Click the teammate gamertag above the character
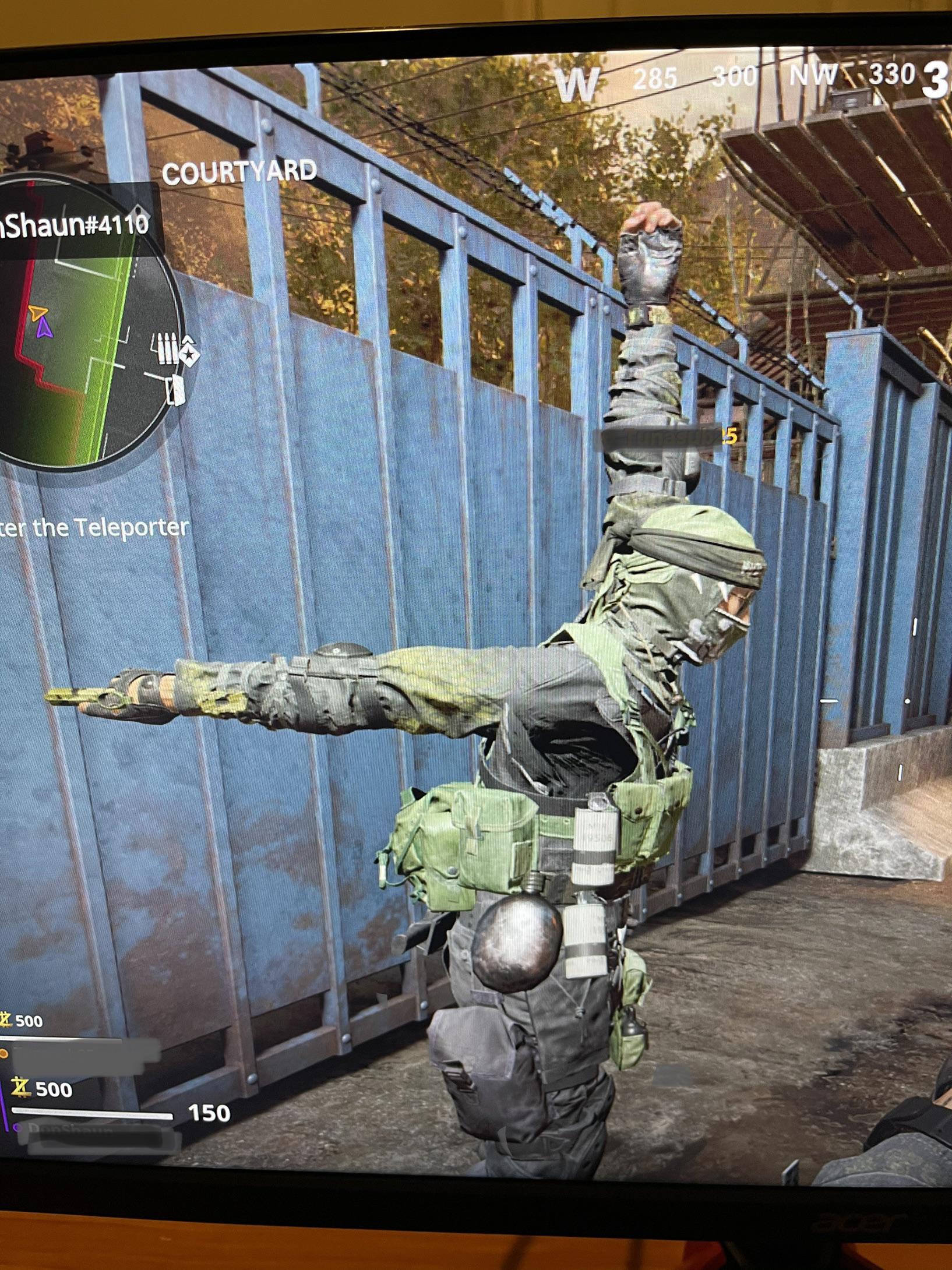Viewport: 952px width, 1270px height. click(x=664, y=436)
